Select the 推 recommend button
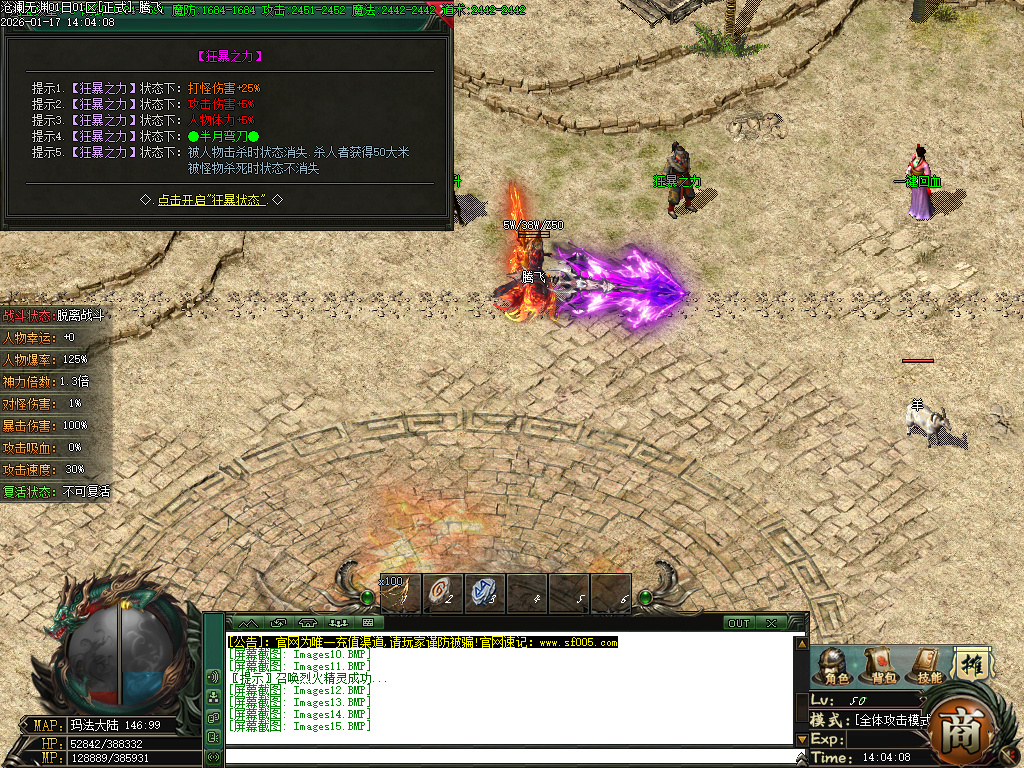The height and width of the screenshot is (768, 1024). (969, 663)
